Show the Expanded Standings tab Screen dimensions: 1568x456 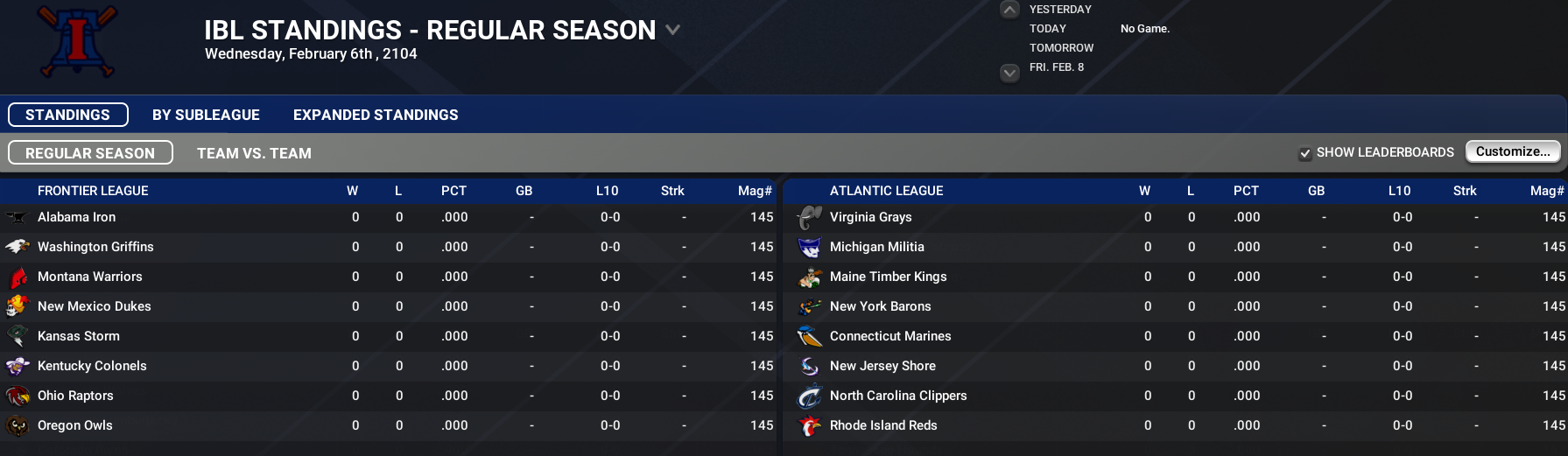coord(376,115)
